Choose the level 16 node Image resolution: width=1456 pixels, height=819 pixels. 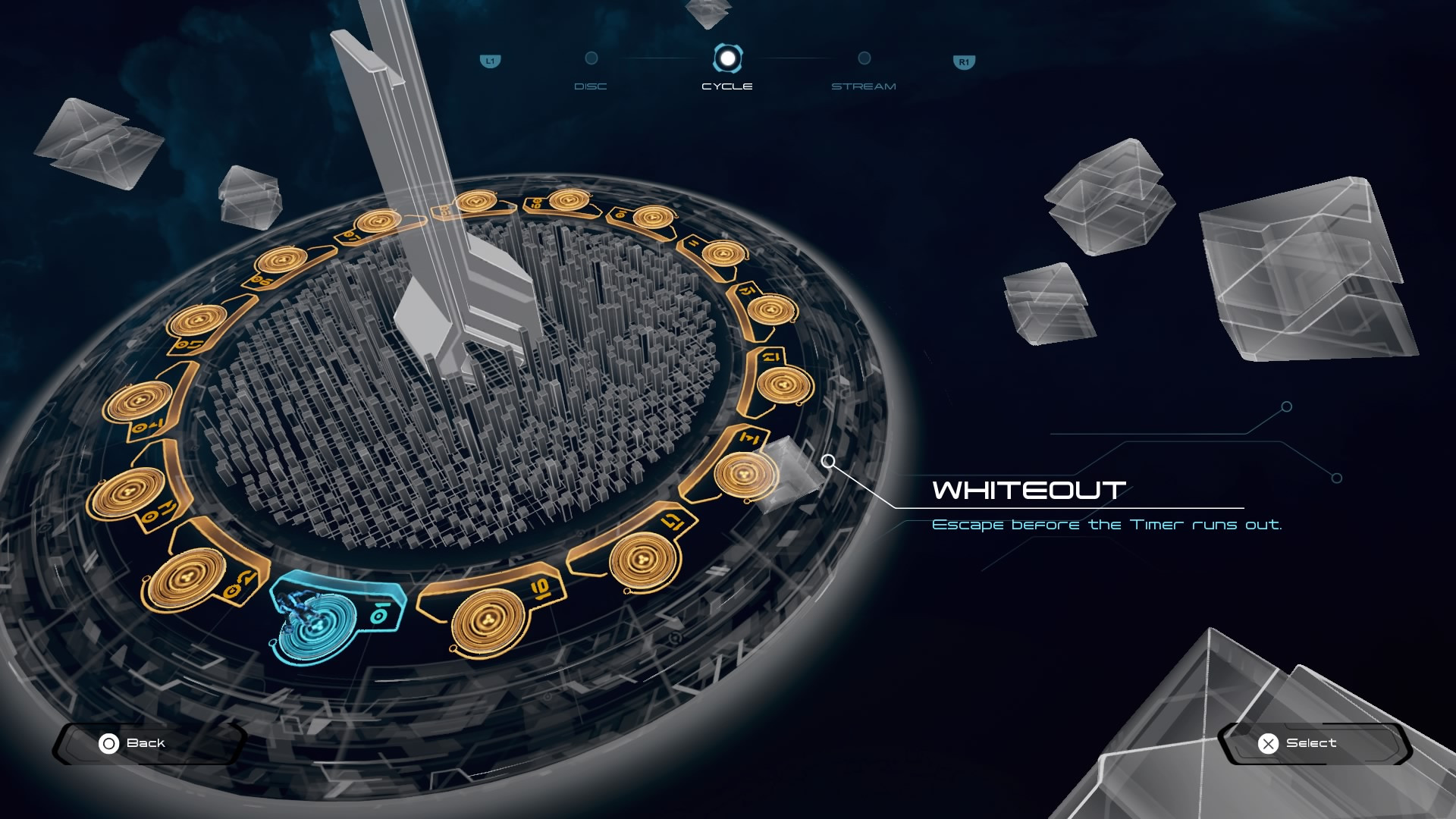pos(488,621)
